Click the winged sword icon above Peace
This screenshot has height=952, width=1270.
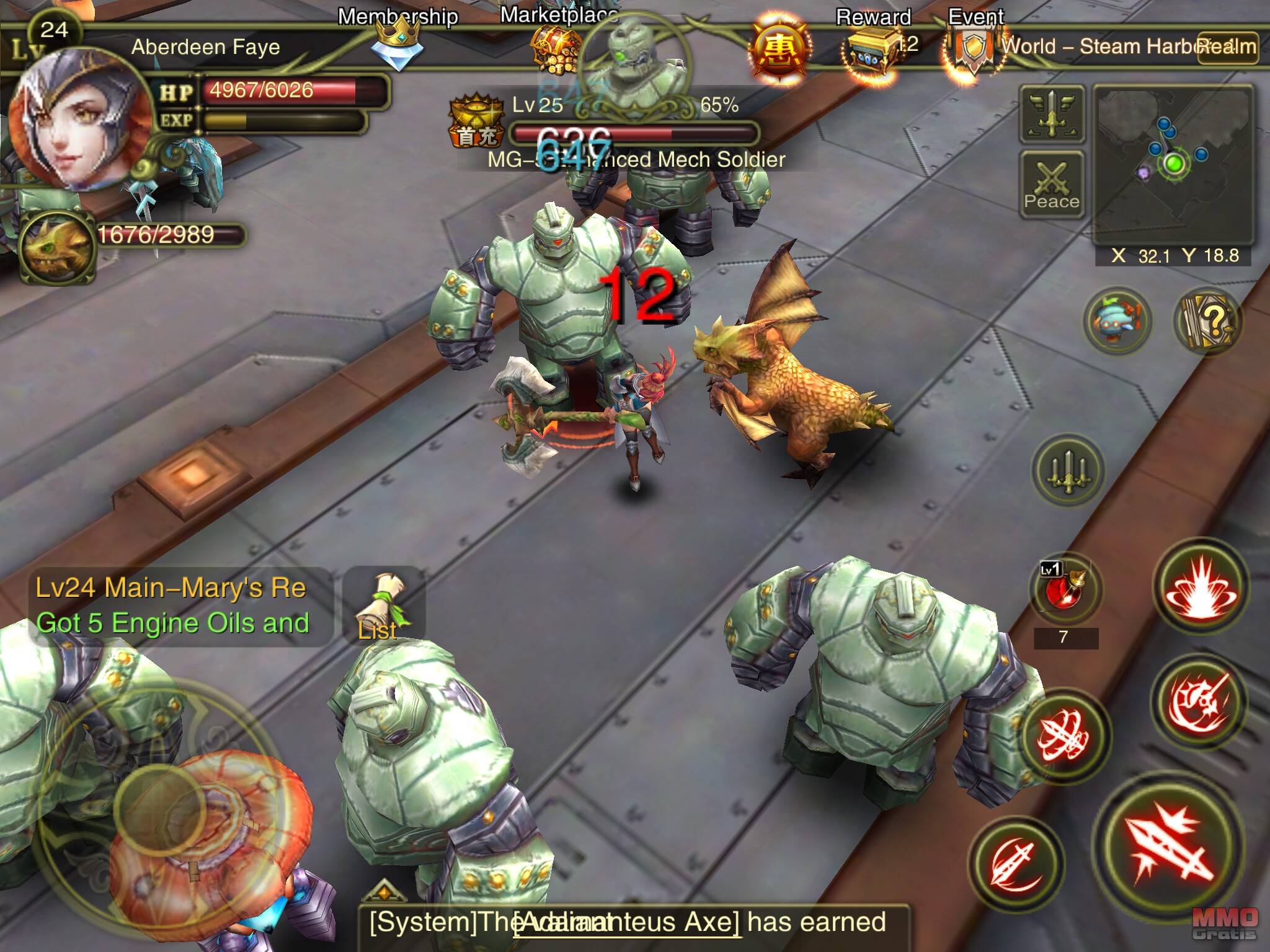[1052, 114]
